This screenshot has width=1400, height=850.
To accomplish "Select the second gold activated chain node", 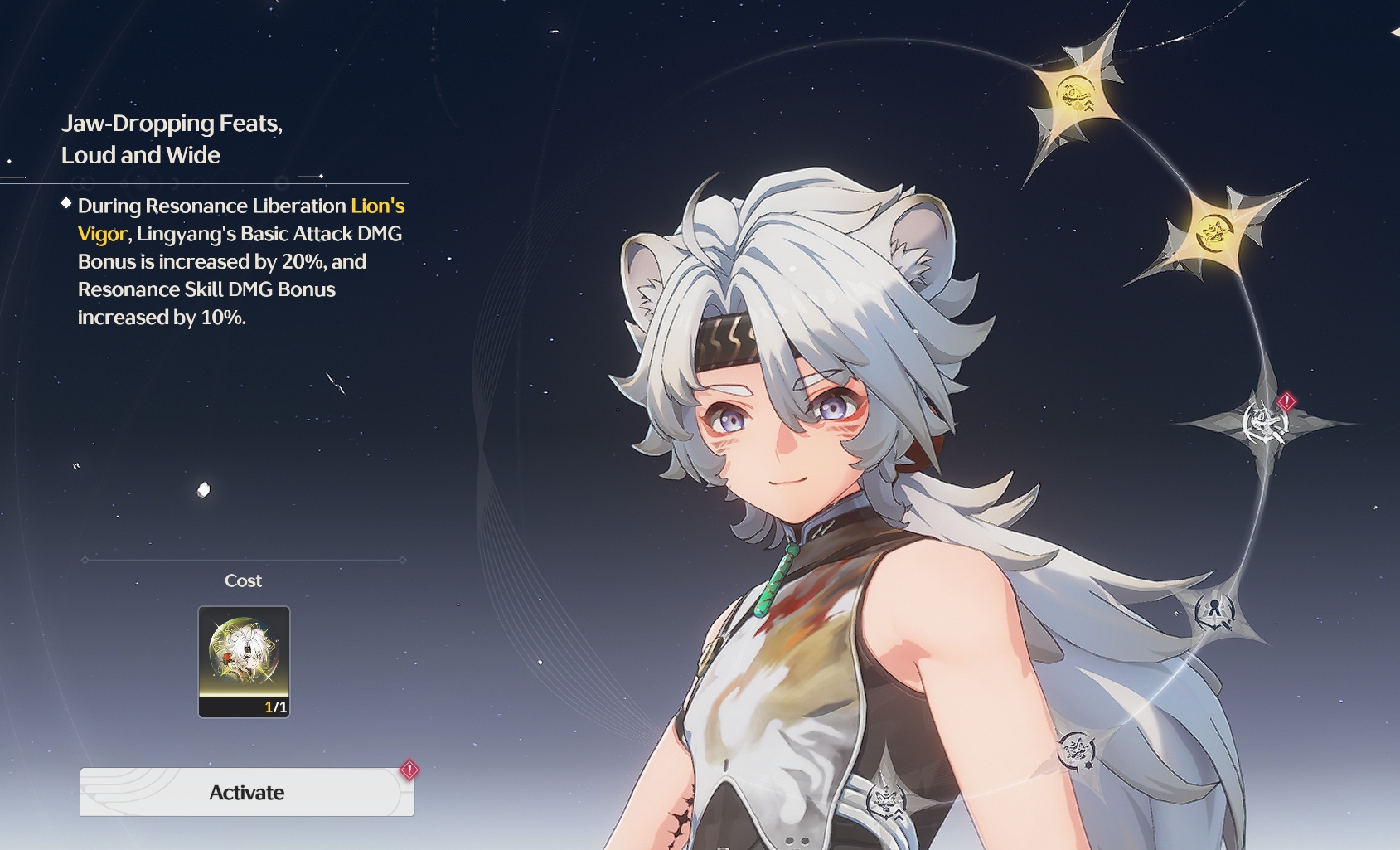I will click(x=1217, y=231).
